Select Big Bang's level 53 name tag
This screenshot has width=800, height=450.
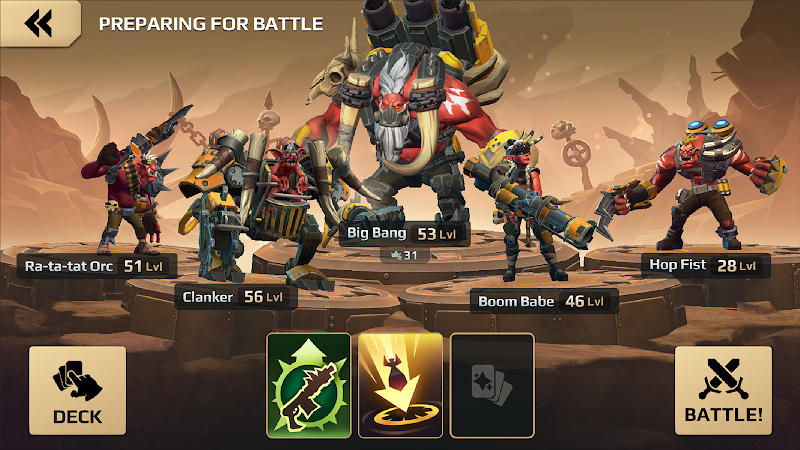(395, 234)
